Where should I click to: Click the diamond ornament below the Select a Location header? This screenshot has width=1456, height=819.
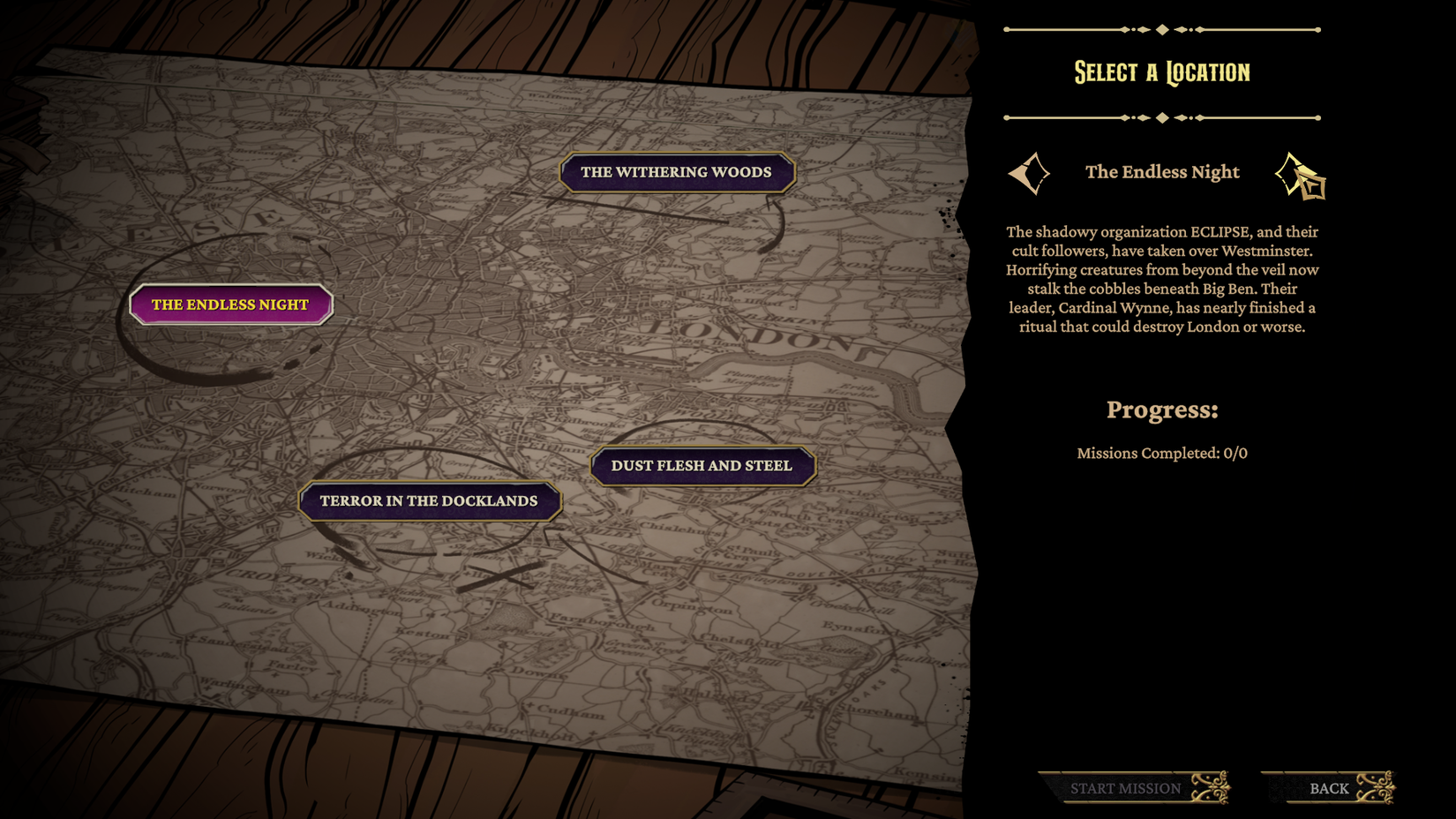click(1161, 115)
